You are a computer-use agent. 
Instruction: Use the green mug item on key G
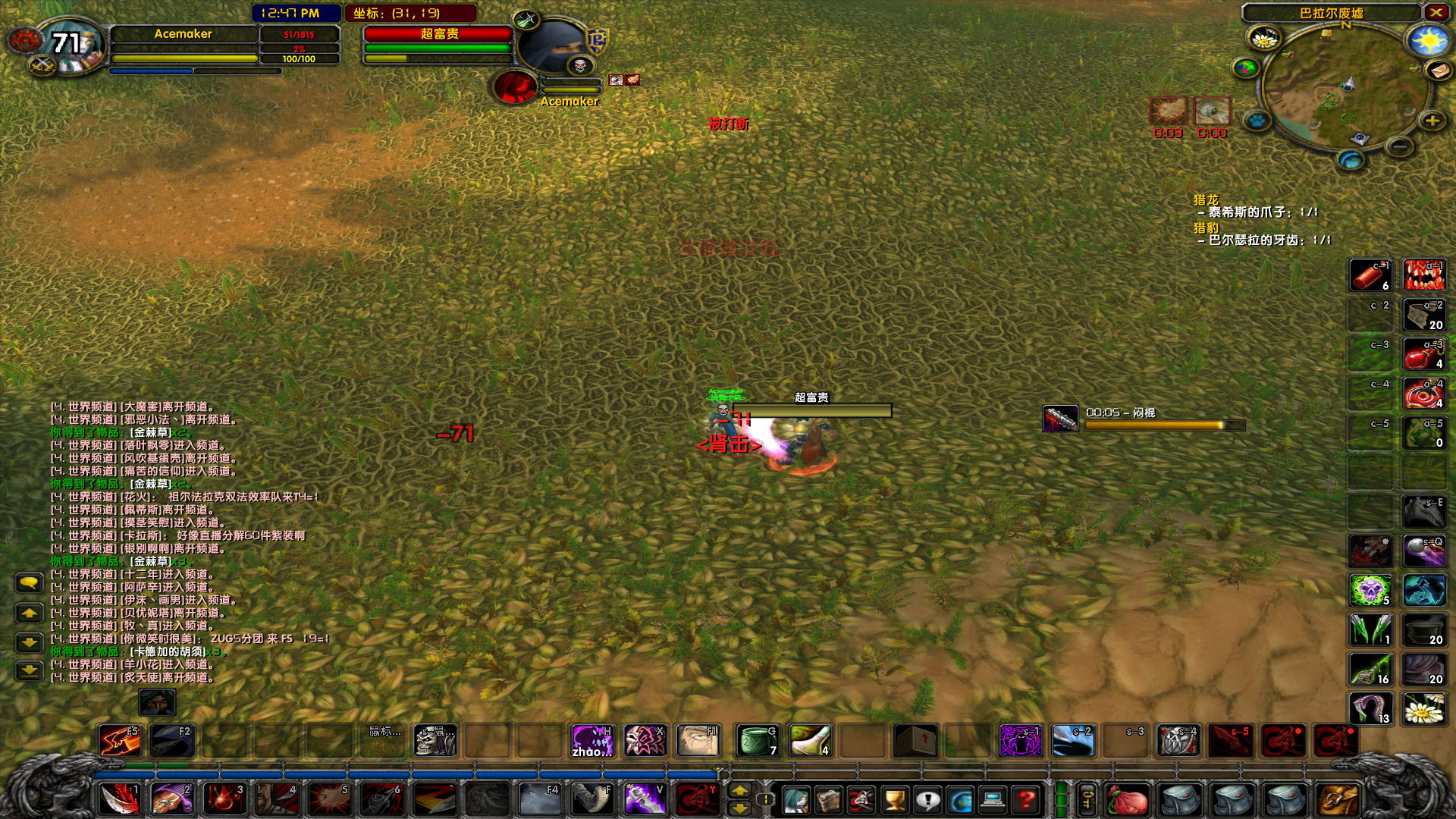point(757,740)
